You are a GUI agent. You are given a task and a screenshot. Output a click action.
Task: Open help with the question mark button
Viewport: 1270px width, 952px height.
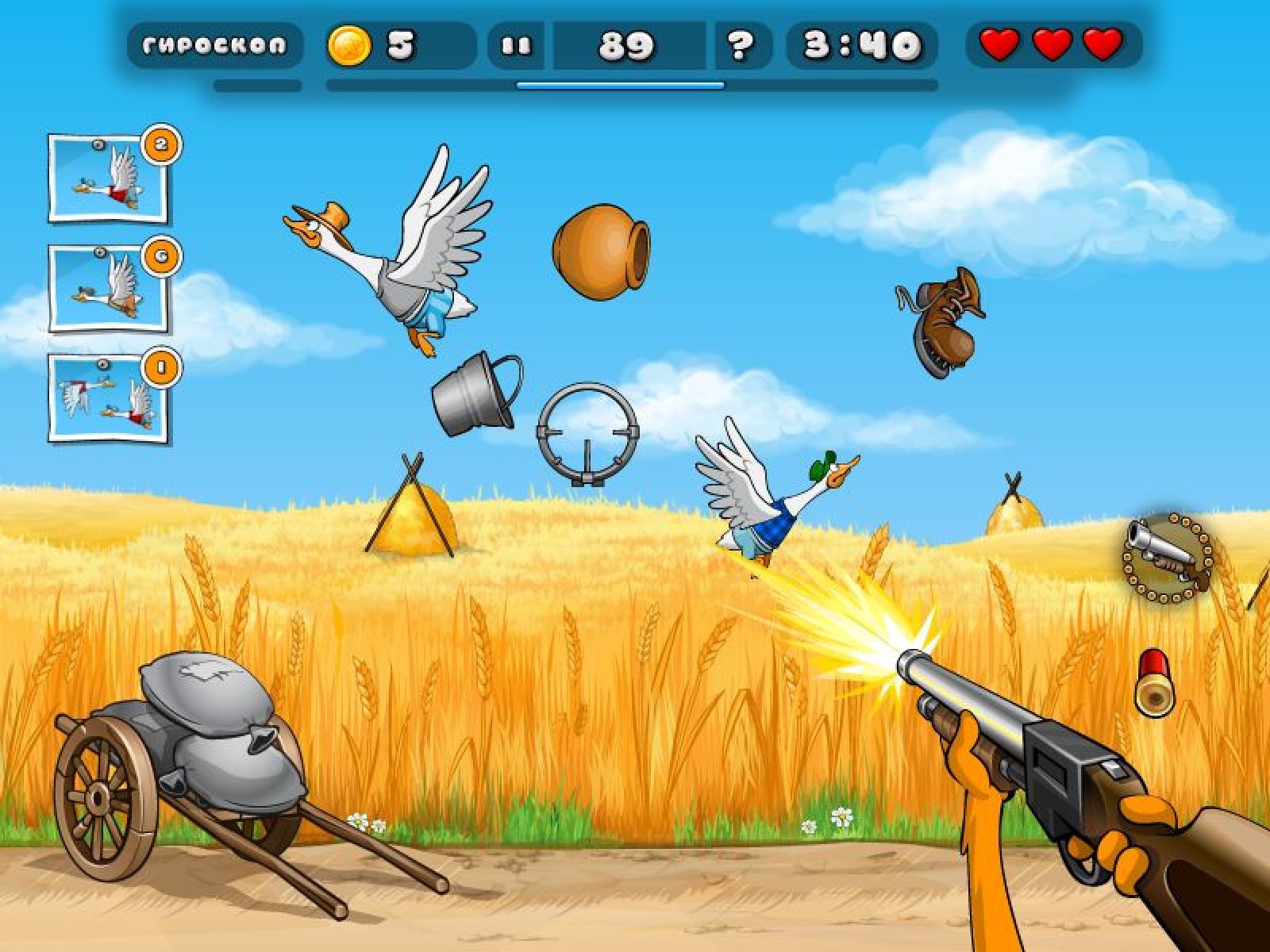740,46
